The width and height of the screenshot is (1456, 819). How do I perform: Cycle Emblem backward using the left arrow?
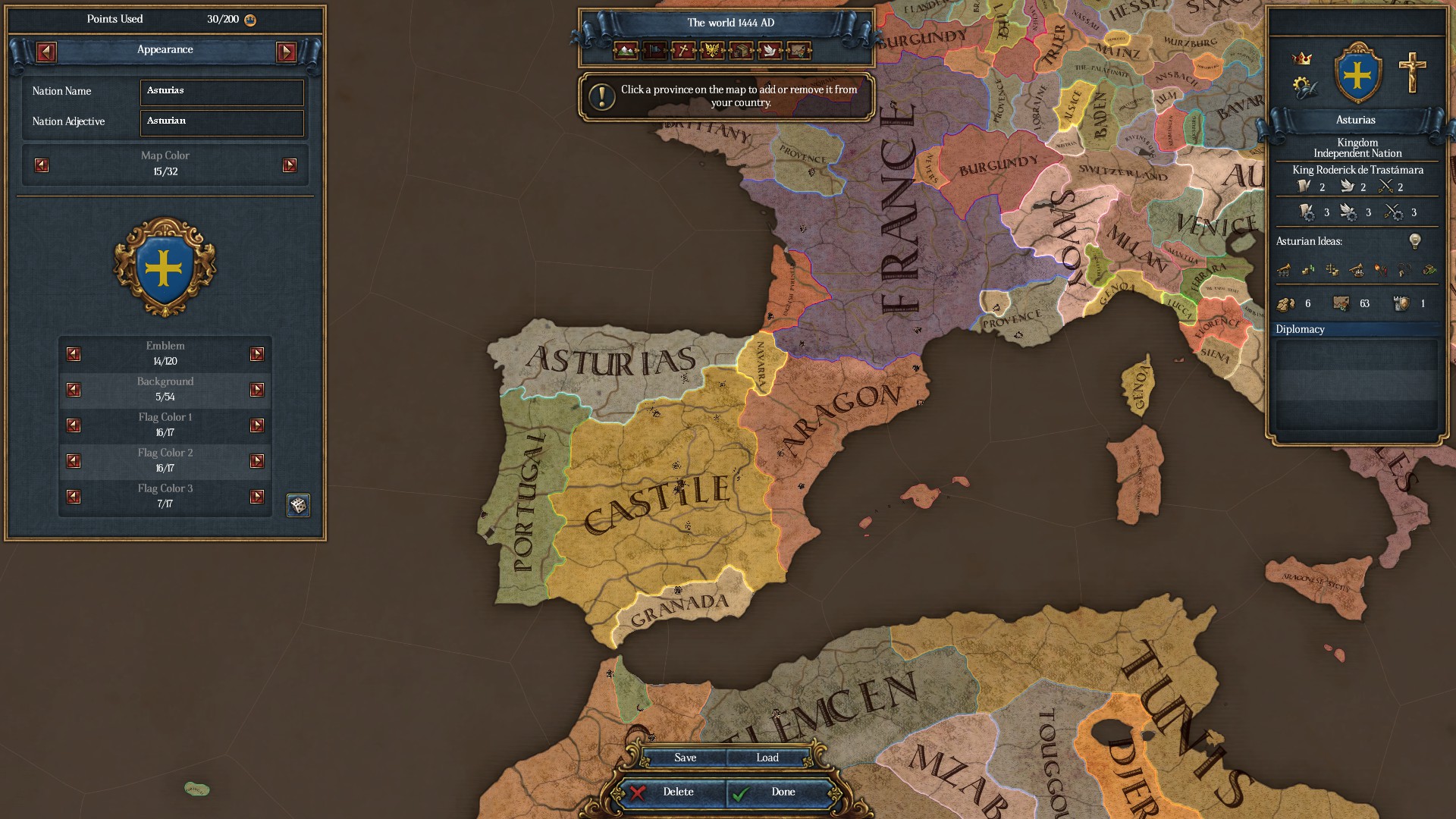point(73,353)
